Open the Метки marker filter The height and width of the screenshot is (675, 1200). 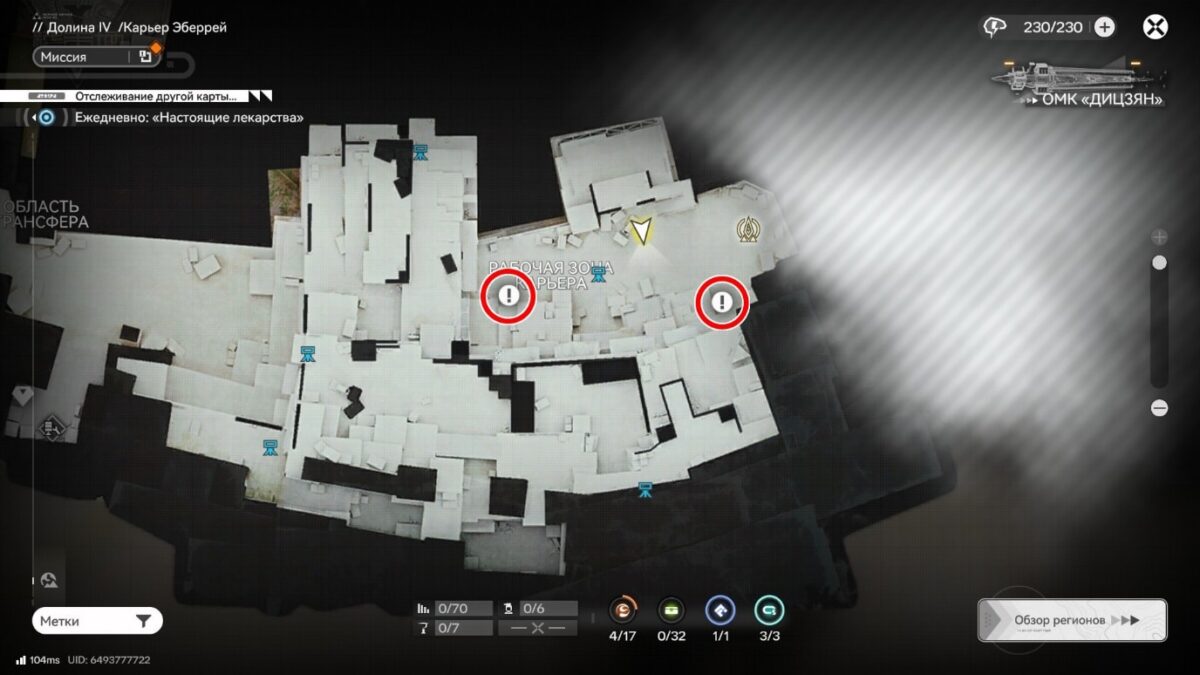tap(97, 621)
